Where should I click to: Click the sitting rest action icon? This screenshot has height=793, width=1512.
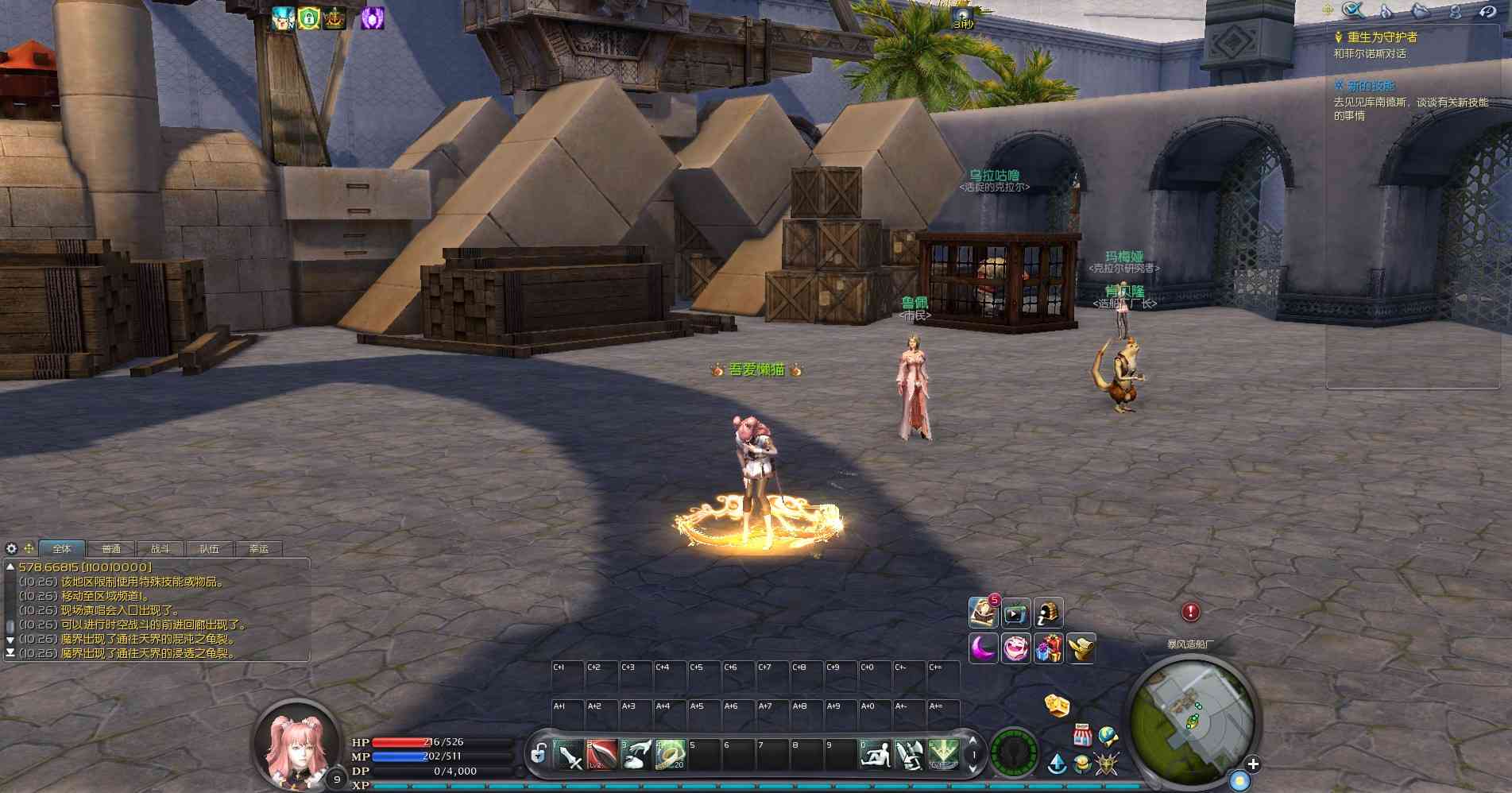pyautogui.click(x=876, y=755)
